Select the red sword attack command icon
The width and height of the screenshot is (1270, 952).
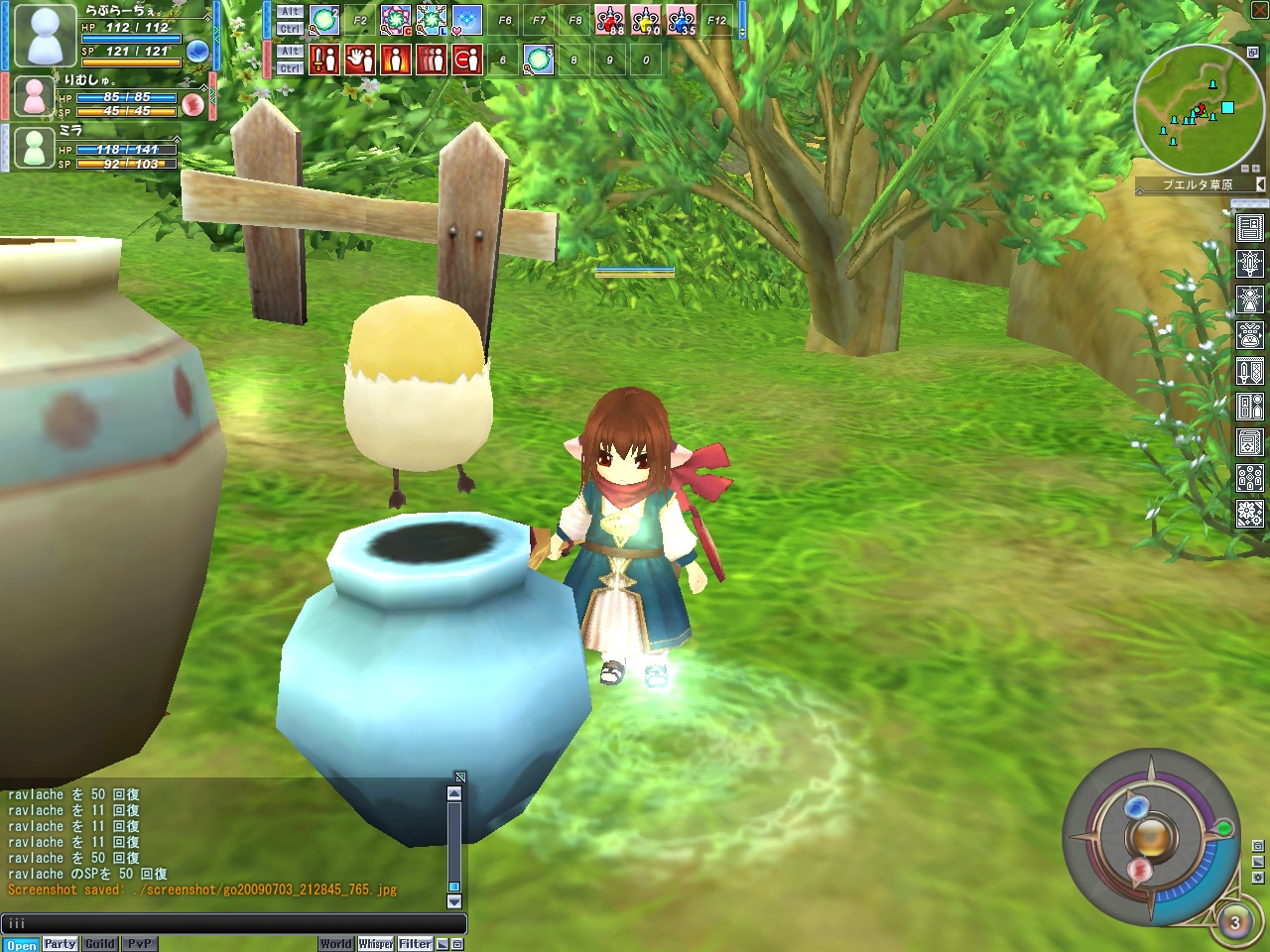click(324, 59)
